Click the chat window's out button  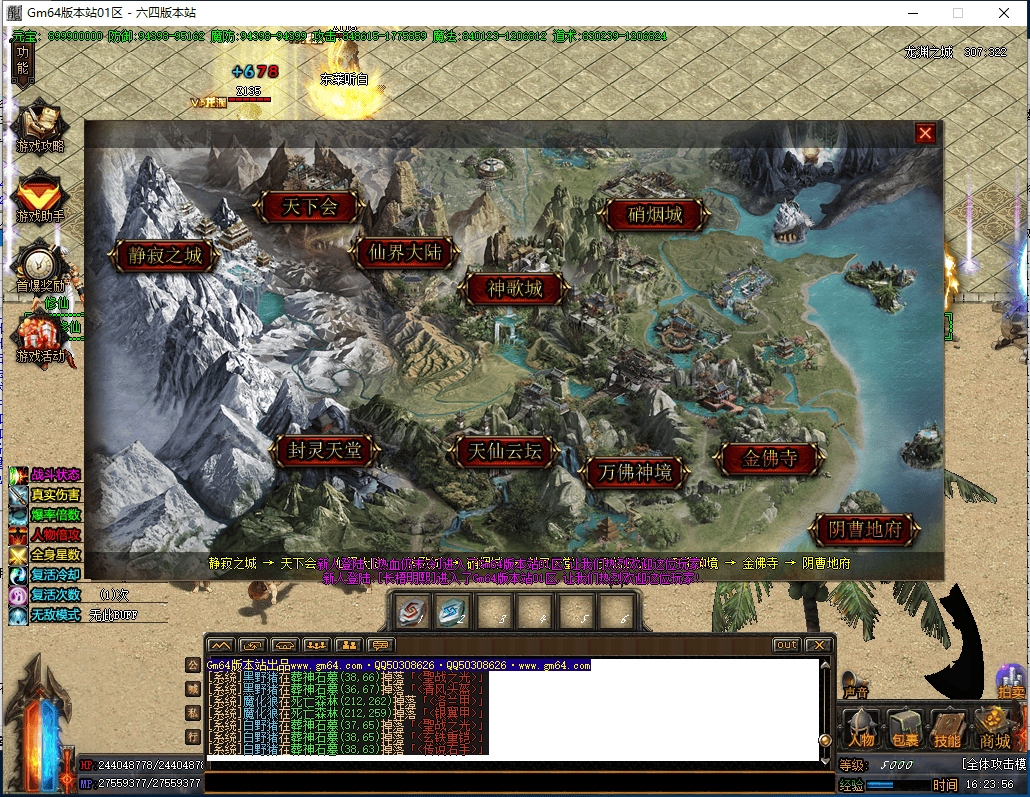[x=787, y=645]
